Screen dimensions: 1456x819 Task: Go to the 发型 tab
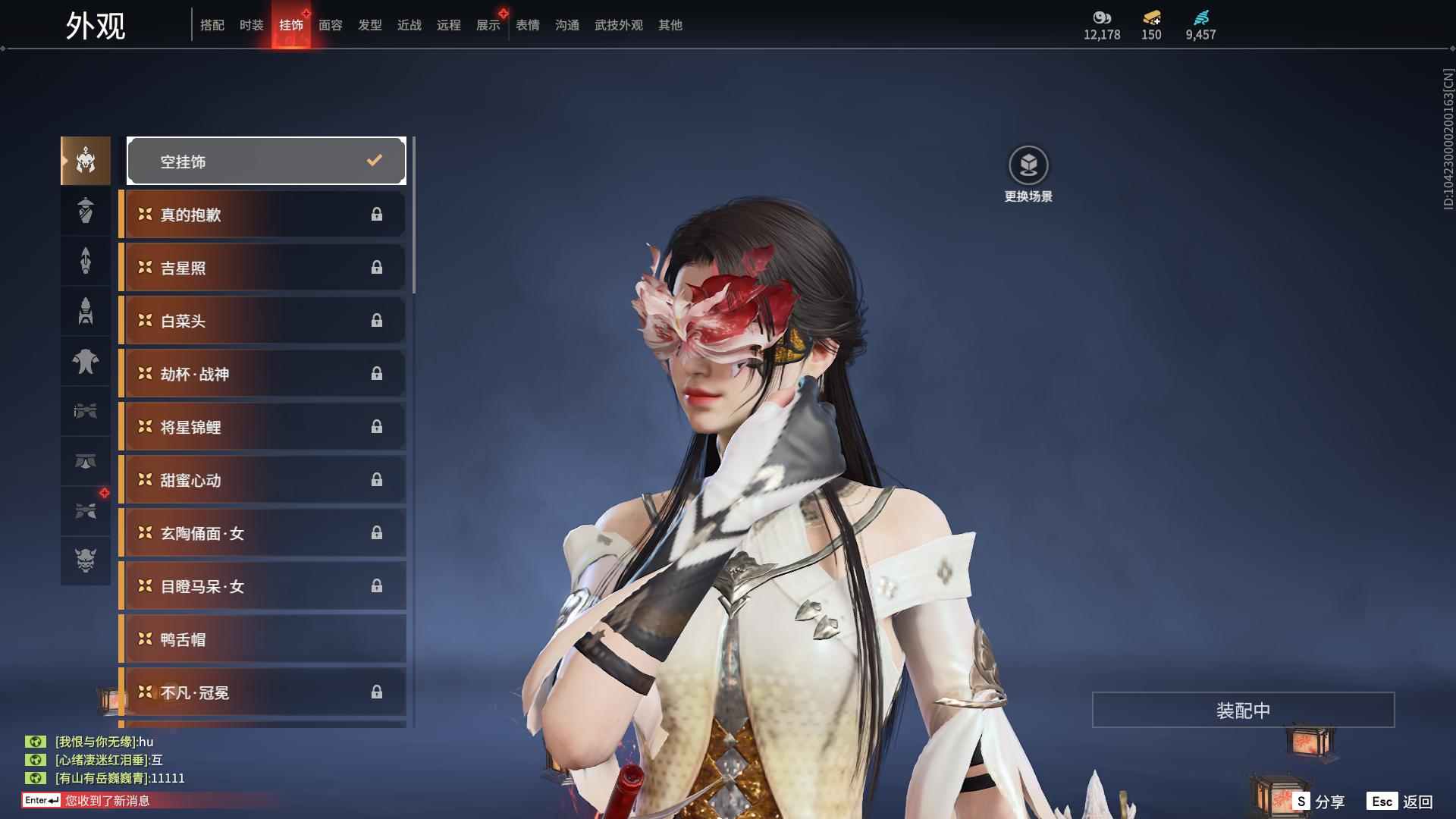370,25
